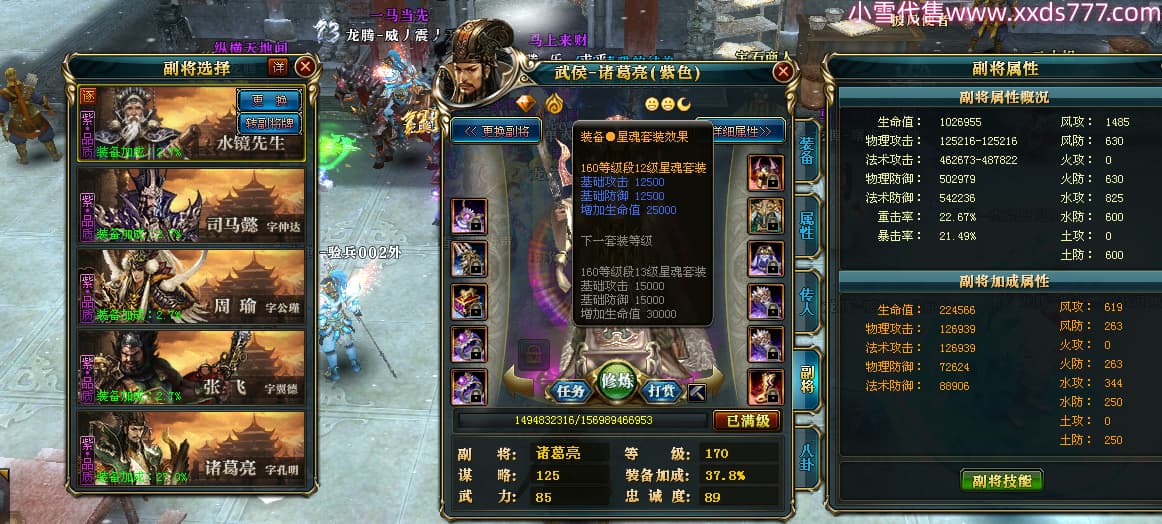Switch to the 属性 tab
This screenshot has width=1162, height=524.
coord(807,225)
